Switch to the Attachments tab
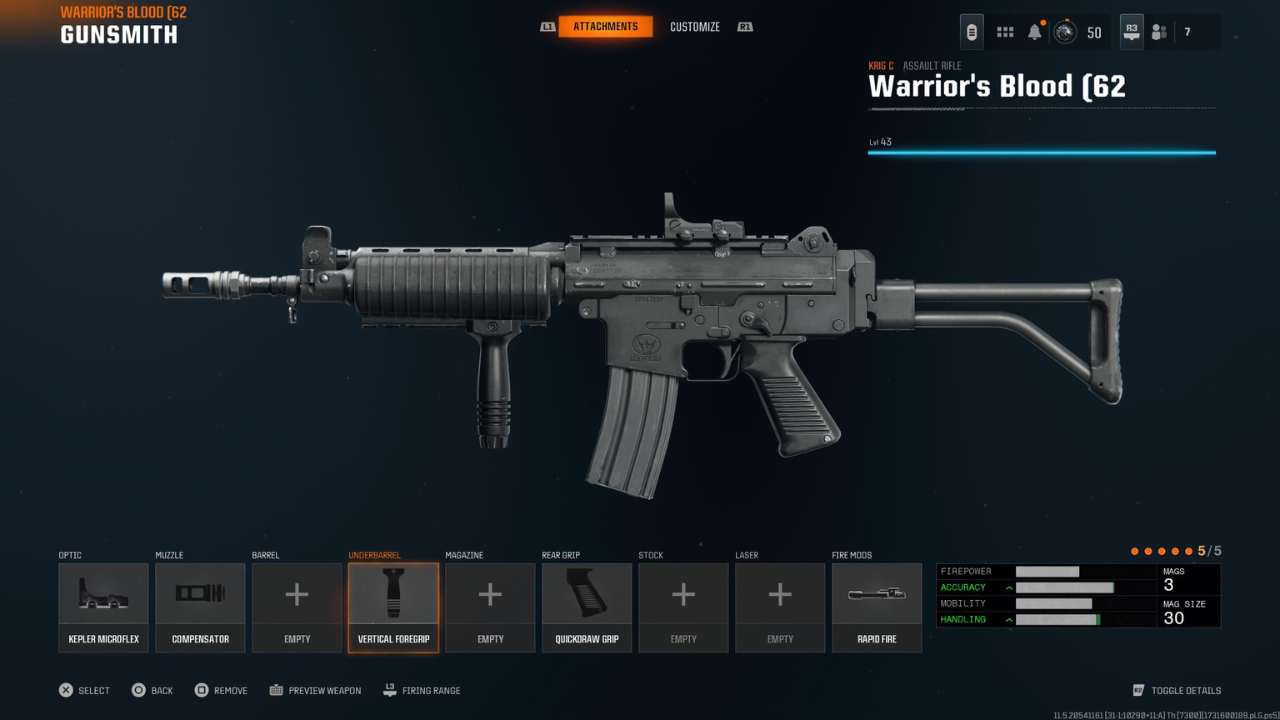This screenshot has width=1280, height=720. pyautogui.click(x=608, y=27)
